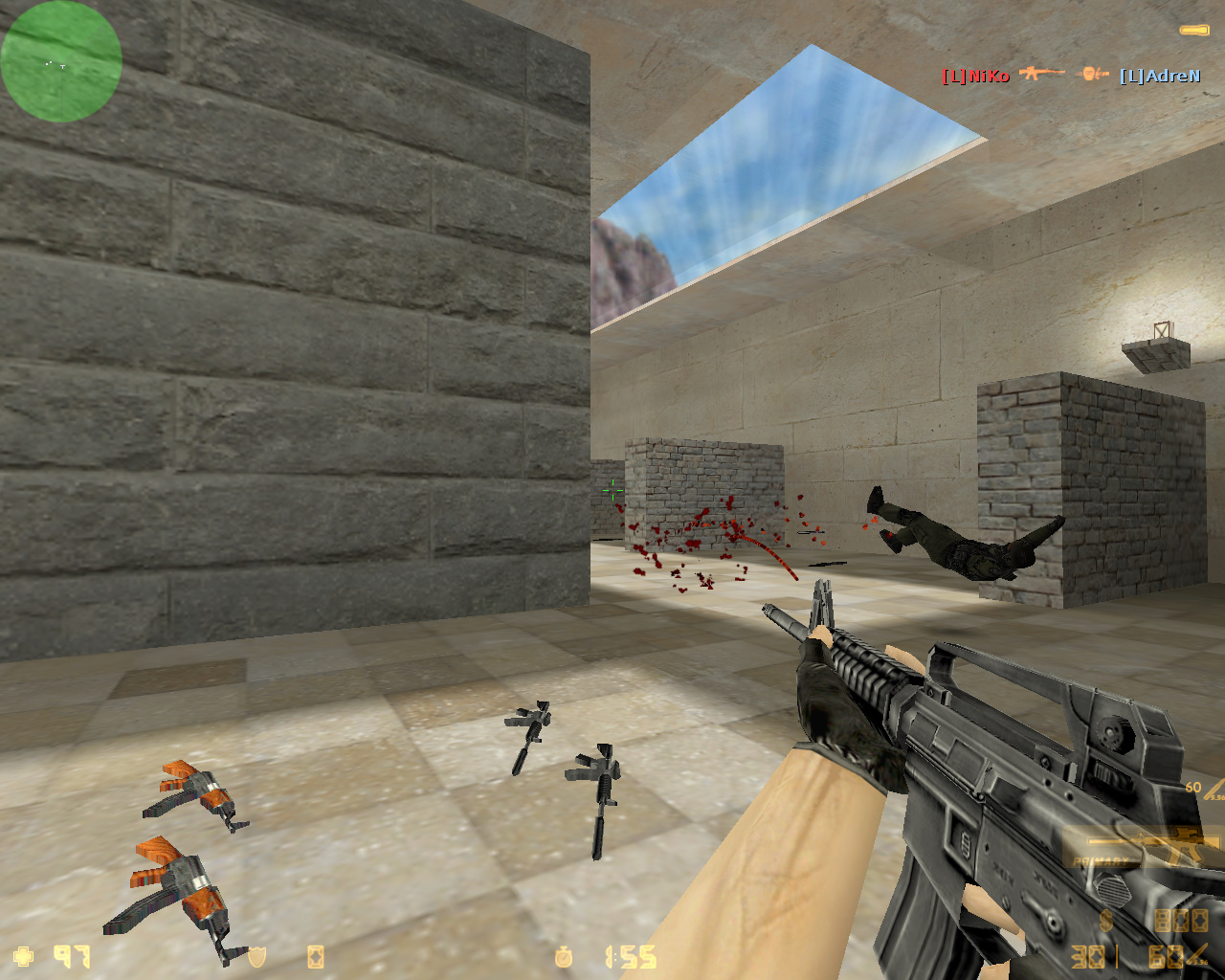1225x980 pixels.
Task: Click the green crosshair at screen center
Action: click(613, 492)
